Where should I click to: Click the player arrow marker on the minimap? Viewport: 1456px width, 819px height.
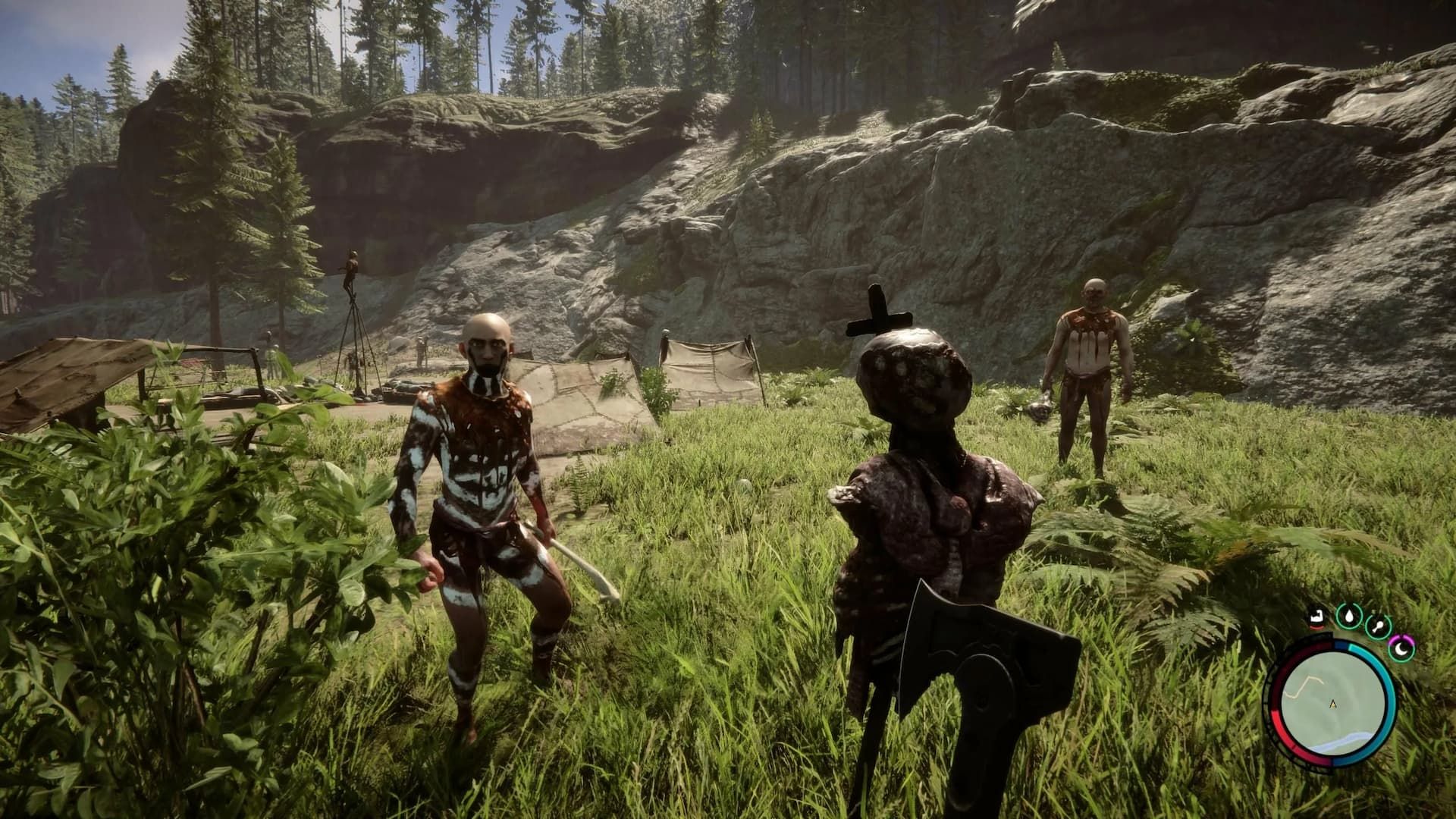1332,704
